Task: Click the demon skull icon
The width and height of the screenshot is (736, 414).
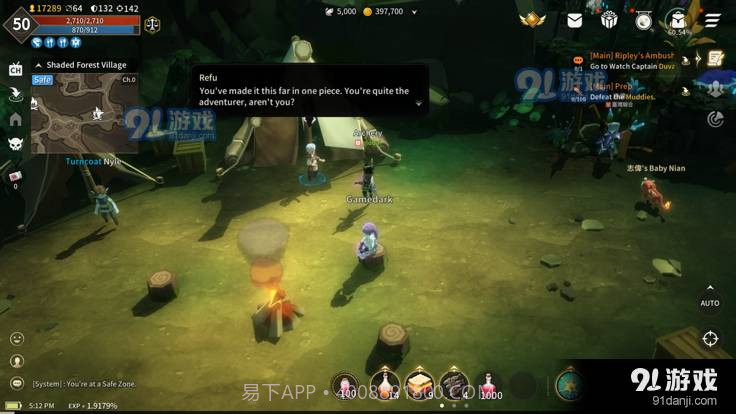Action: pyautogui.click(x=15, y=144)
